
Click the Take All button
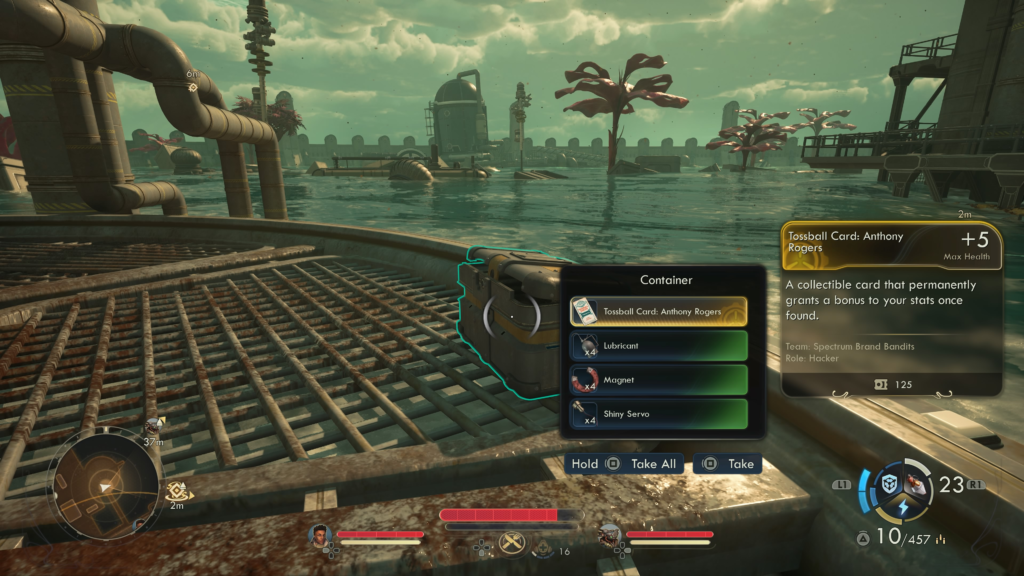tap(625, 464)
